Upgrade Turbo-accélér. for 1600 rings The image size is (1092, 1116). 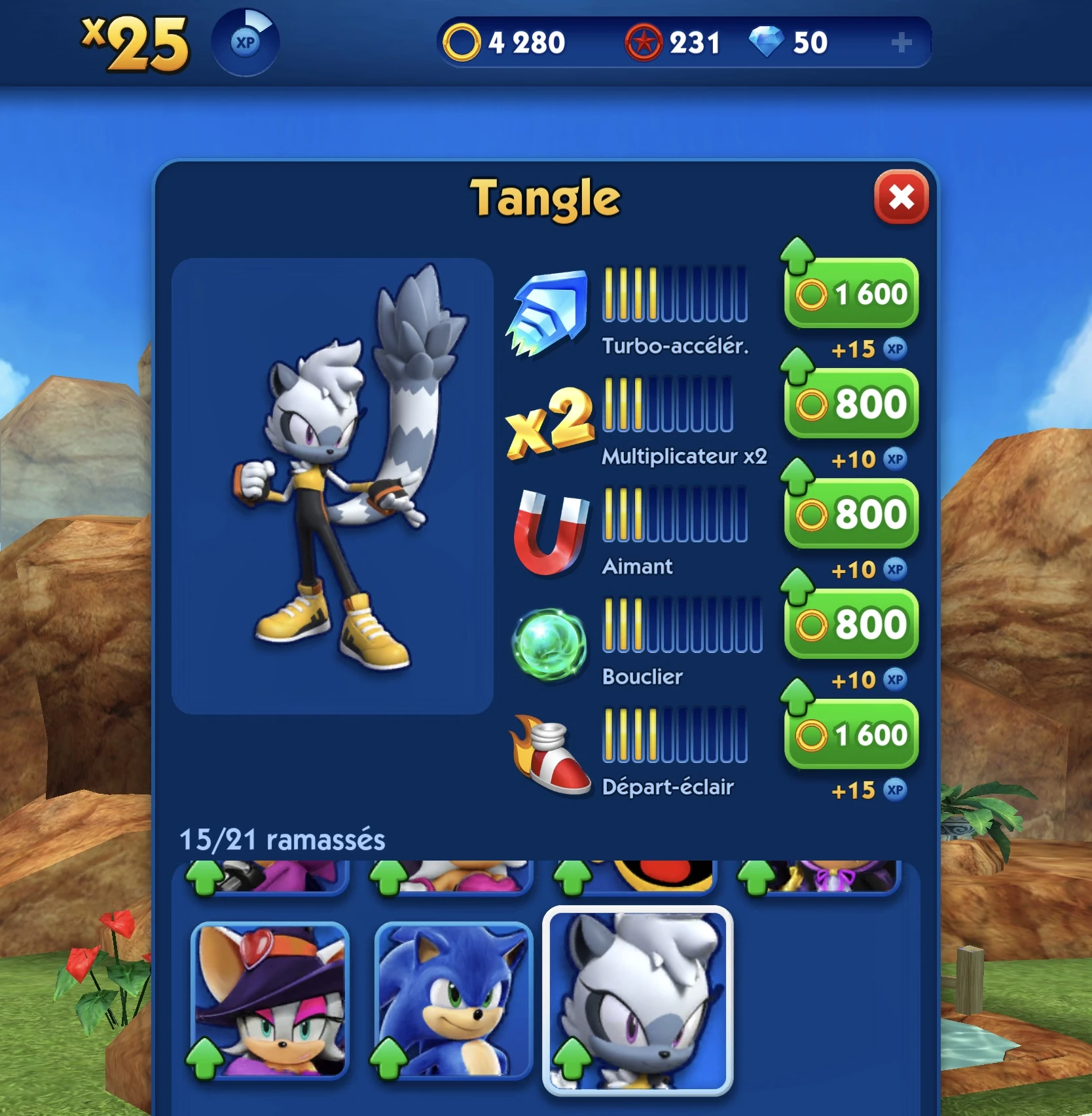tap(851, 295)
